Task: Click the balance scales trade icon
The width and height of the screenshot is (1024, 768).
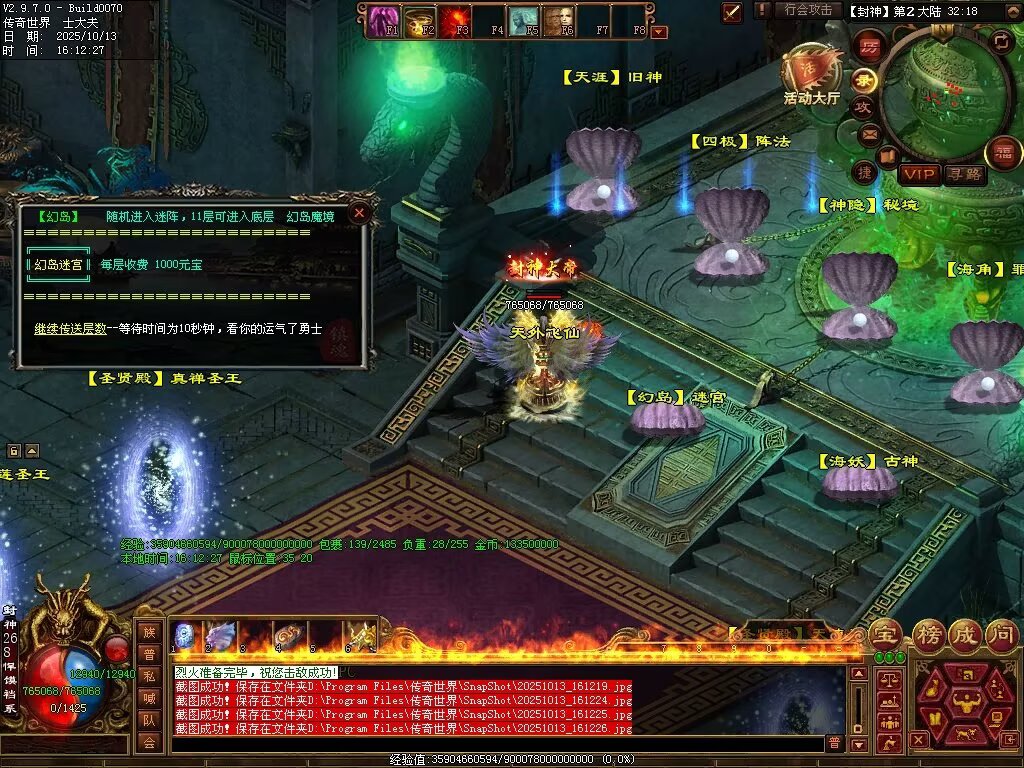Action: [888, 679]
